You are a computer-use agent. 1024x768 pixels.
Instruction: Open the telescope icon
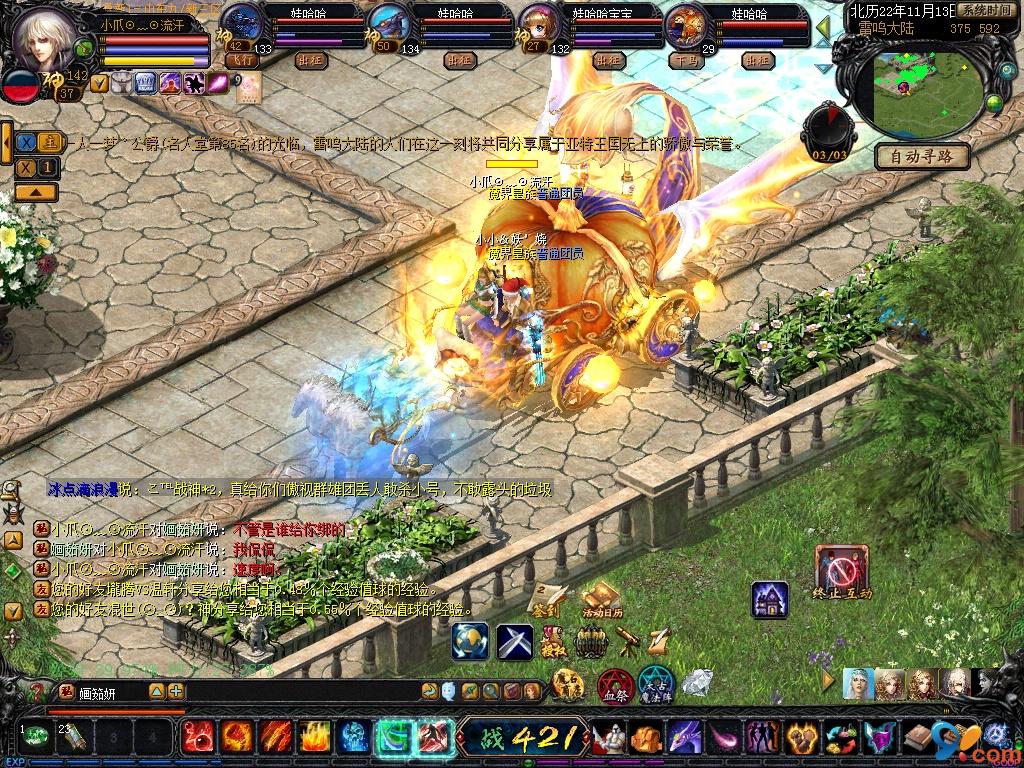[627, 640]
